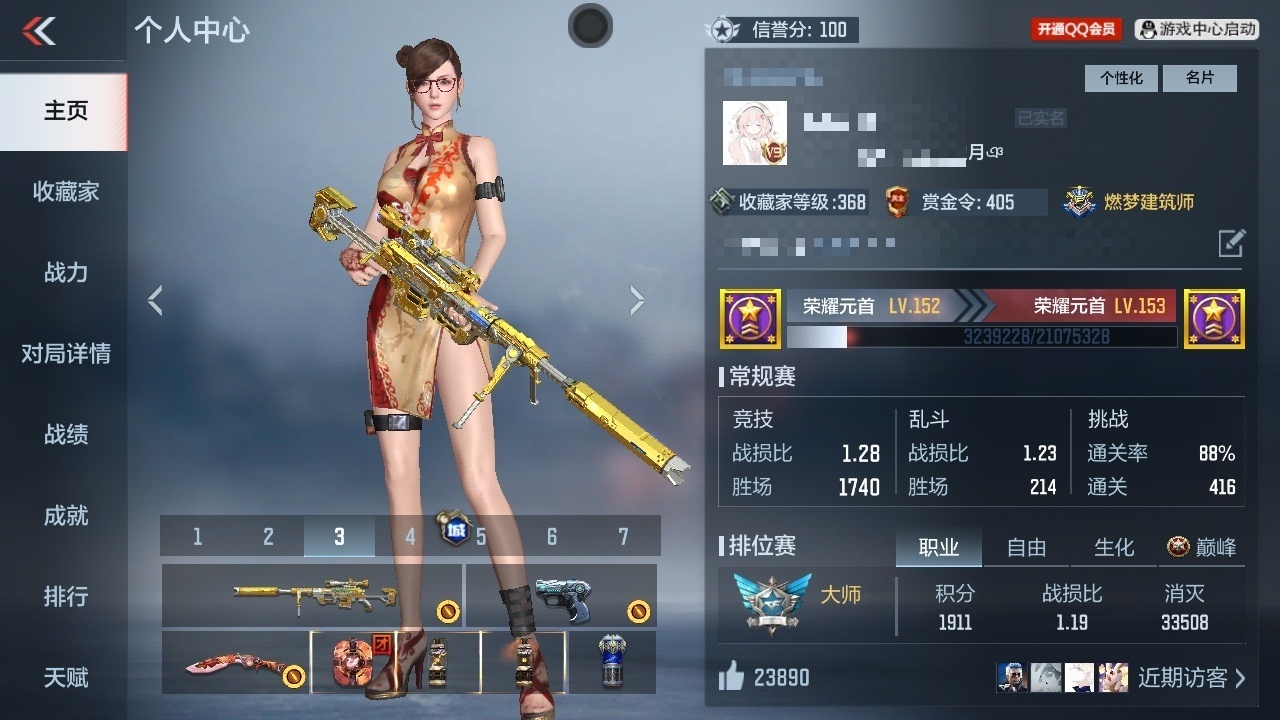Image resolution: width=1280 pixels, height=720 pixels.
Task: Open the 排行 rankings section
Action: click(64, 596)
